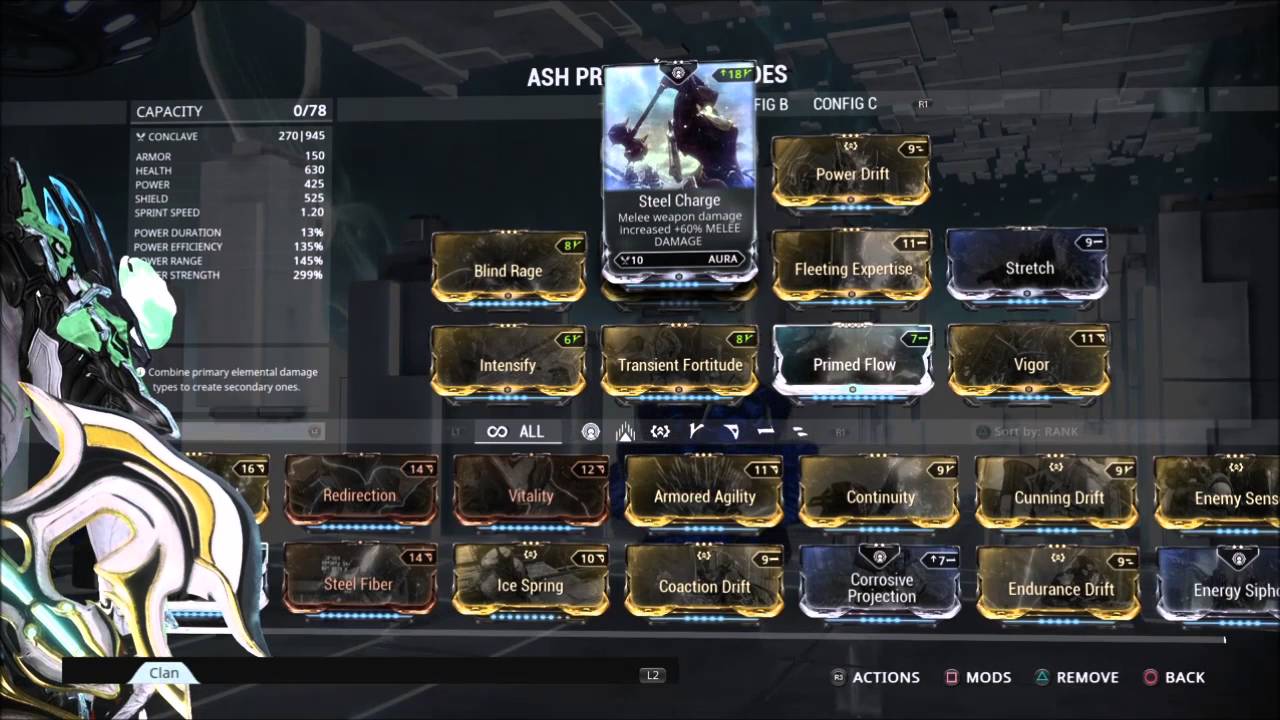Choose the Fleeting Expertise mod
Viewport: 1280px width, 720px height.
852,267
